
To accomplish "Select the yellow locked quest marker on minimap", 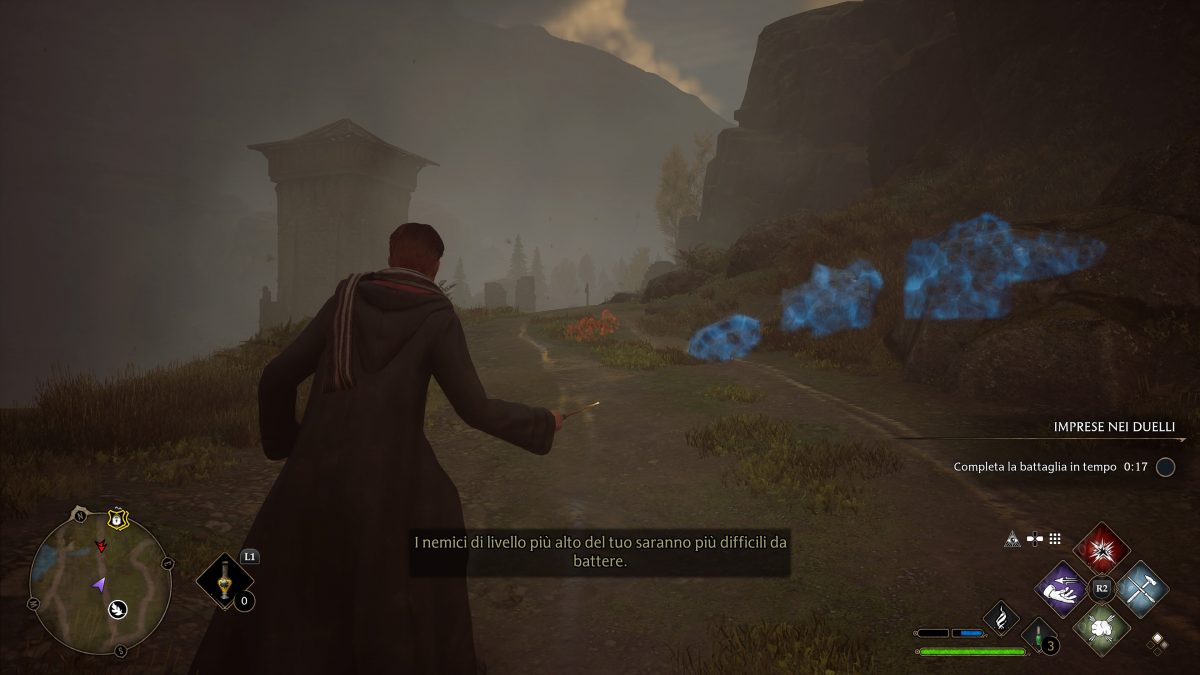I will tap(118, 519).
